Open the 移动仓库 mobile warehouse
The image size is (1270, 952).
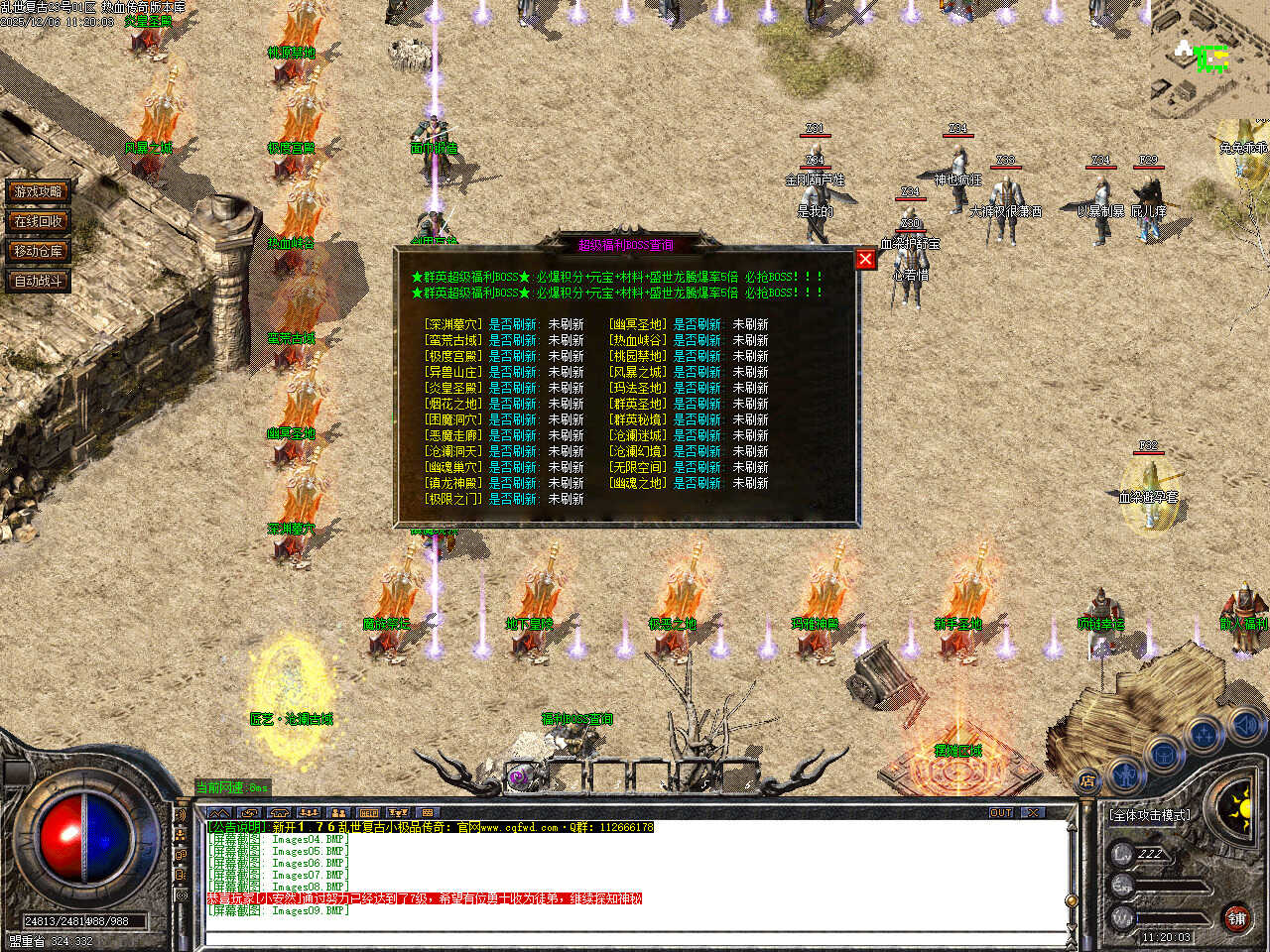pos(38,251)
